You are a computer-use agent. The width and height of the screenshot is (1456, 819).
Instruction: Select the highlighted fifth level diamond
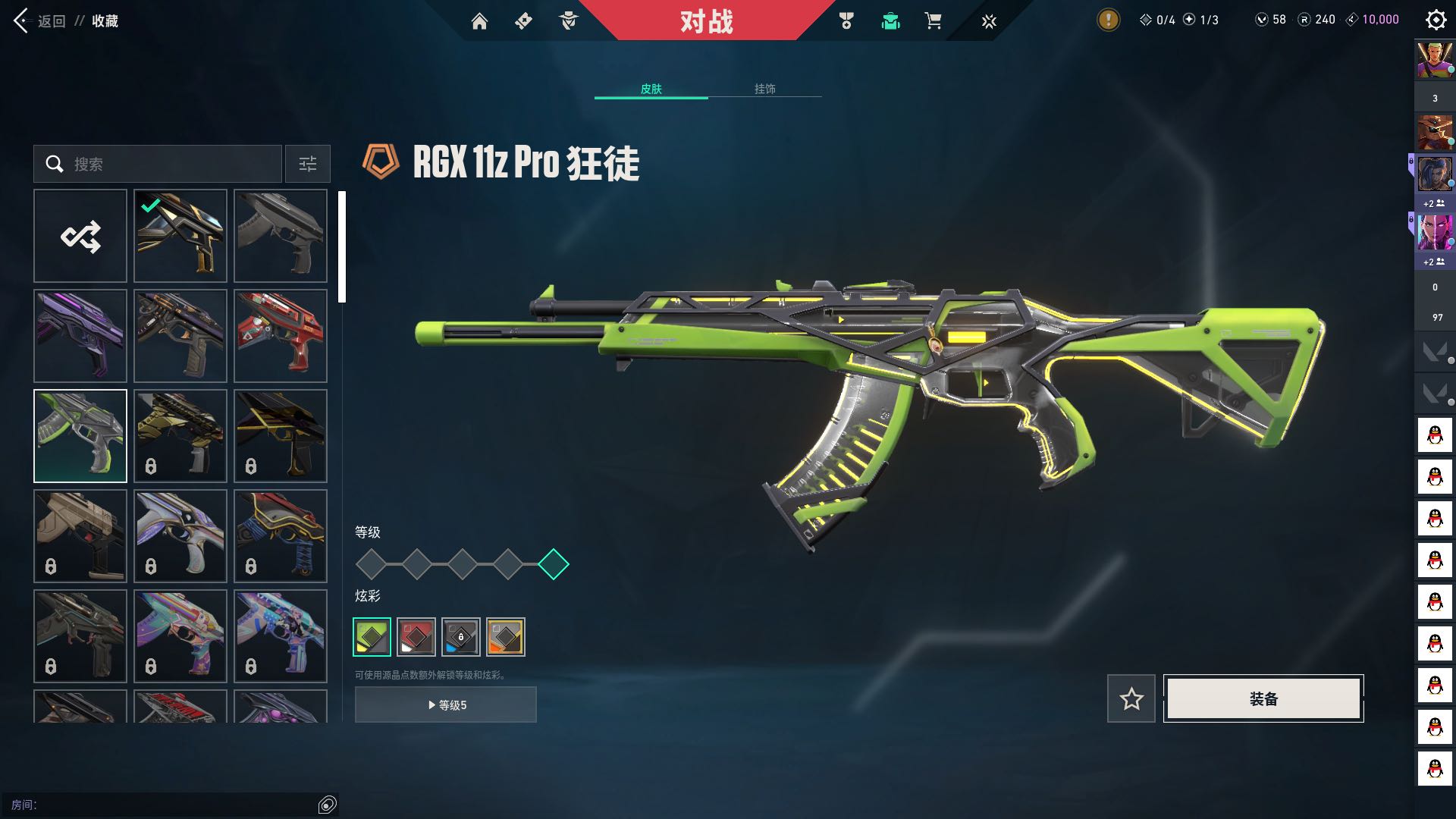pyautogui.click(x=554, y=564)
